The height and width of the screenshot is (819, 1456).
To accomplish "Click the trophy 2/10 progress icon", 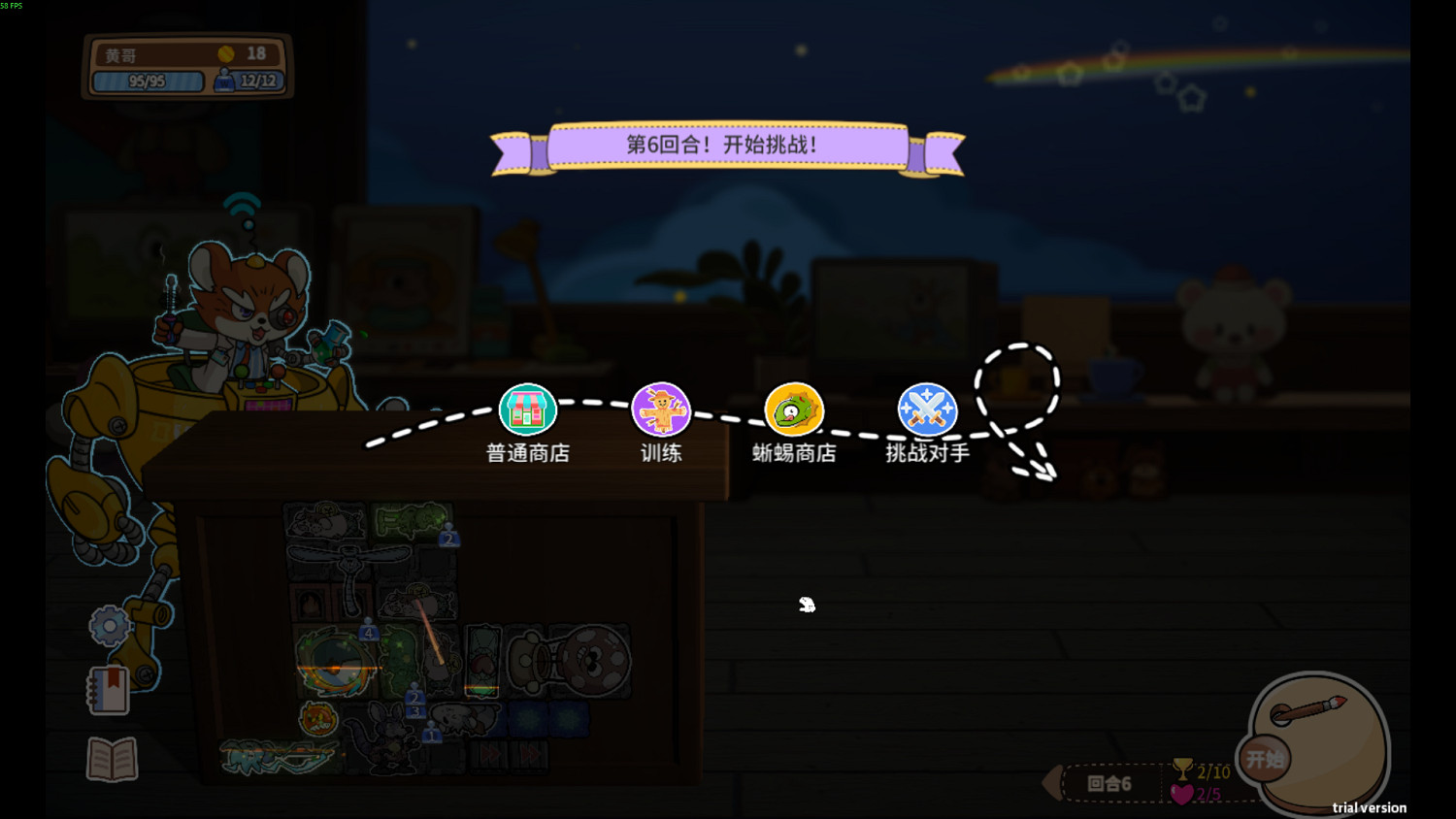I will click(1182, 770).
